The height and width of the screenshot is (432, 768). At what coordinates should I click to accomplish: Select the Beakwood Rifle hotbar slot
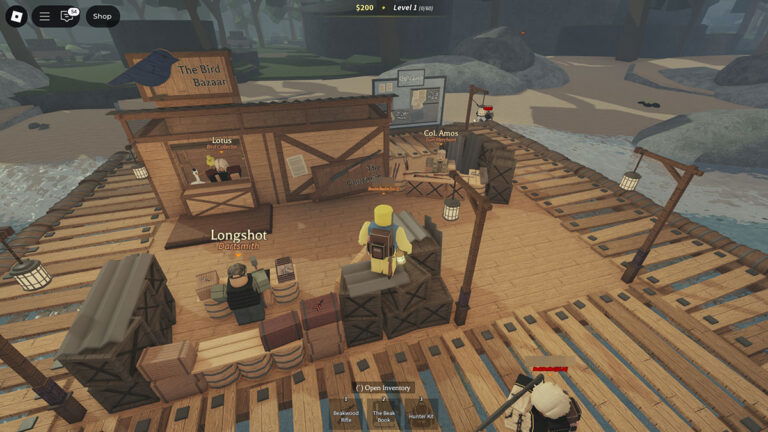(346, 413)
